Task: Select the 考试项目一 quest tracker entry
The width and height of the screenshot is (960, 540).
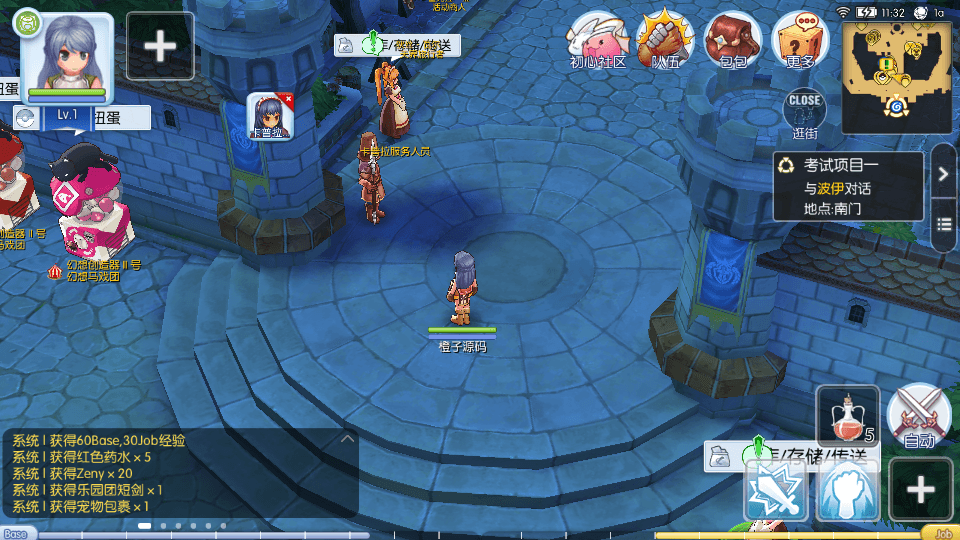Action: click(848, 187)
